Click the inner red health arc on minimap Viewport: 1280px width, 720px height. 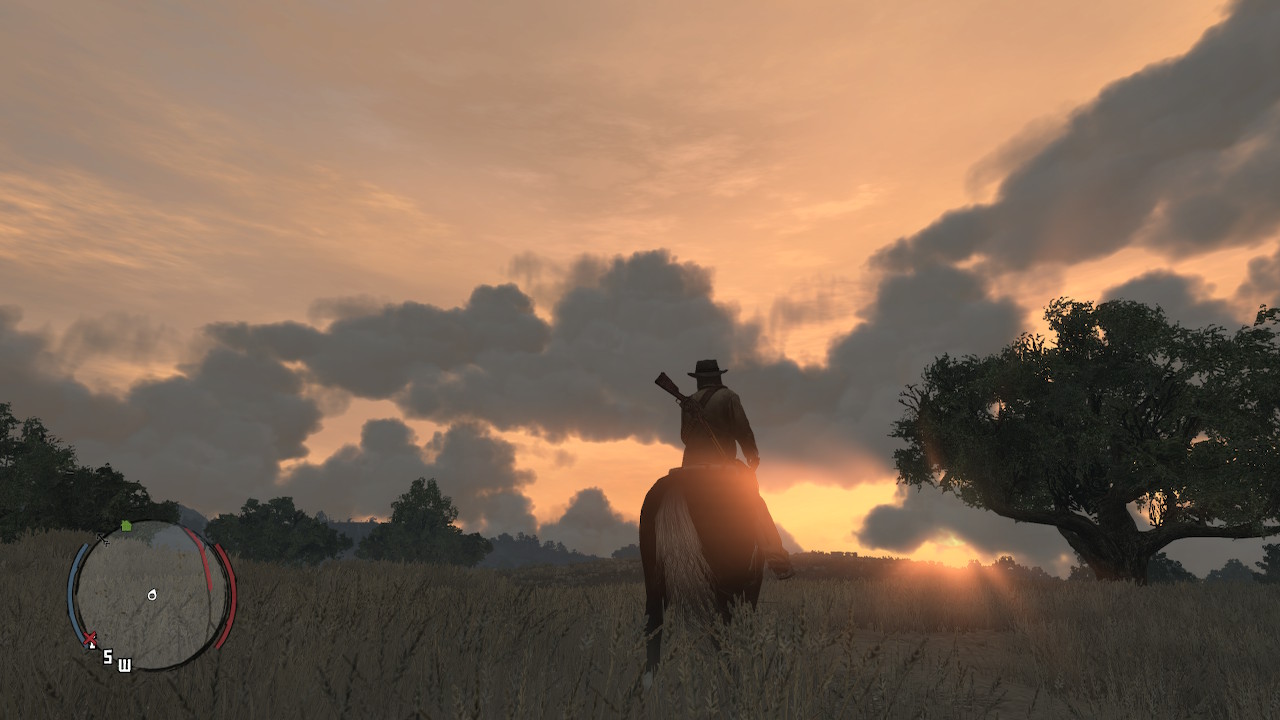click(x=203, y=563)
